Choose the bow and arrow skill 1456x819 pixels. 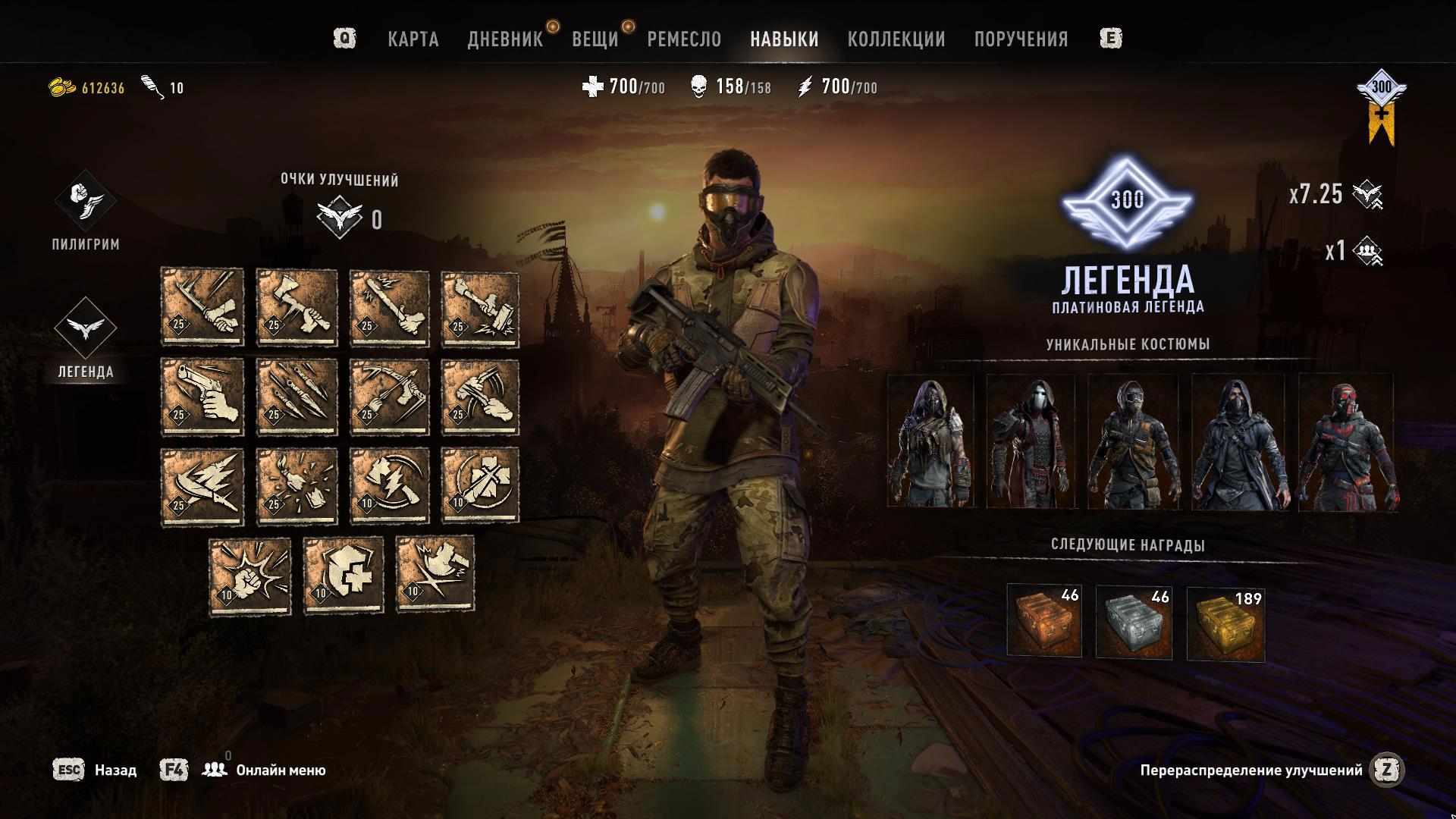pyautogui.click(x=389, y=397)
